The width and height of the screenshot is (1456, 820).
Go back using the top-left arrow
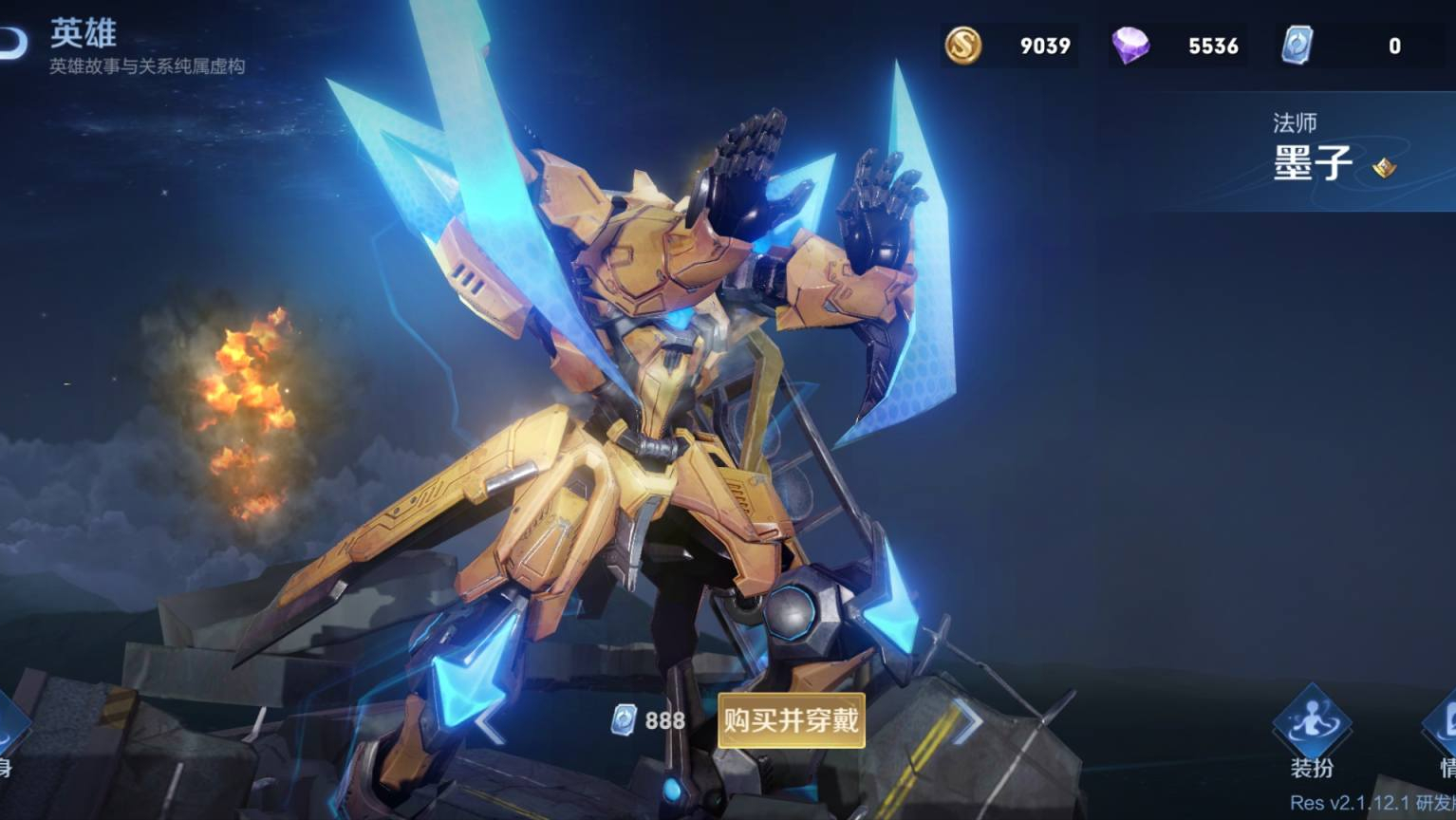(13, 43)
